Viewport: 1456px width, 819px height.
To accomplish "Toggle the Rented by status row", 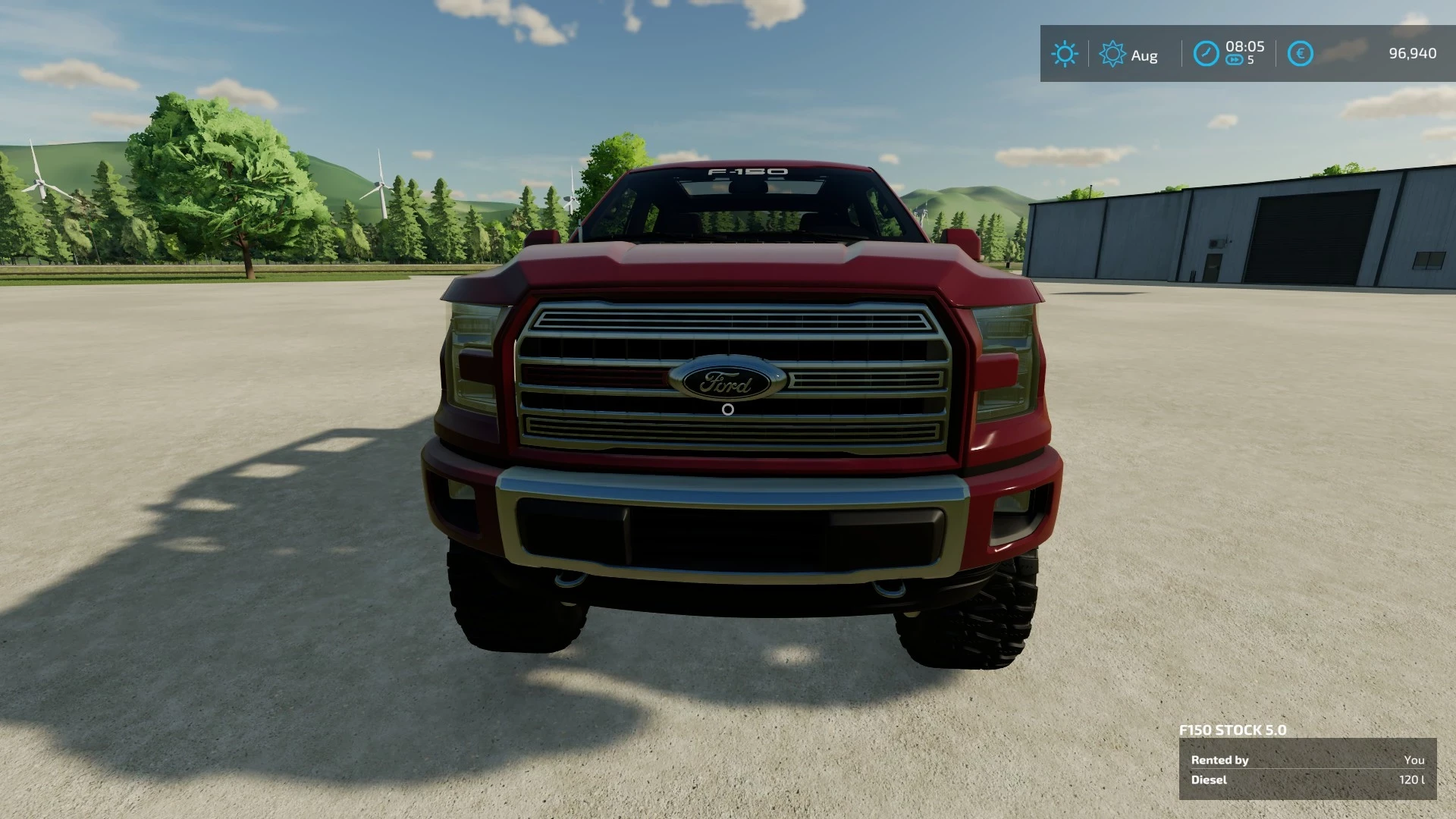I will tap(1220, 760).
